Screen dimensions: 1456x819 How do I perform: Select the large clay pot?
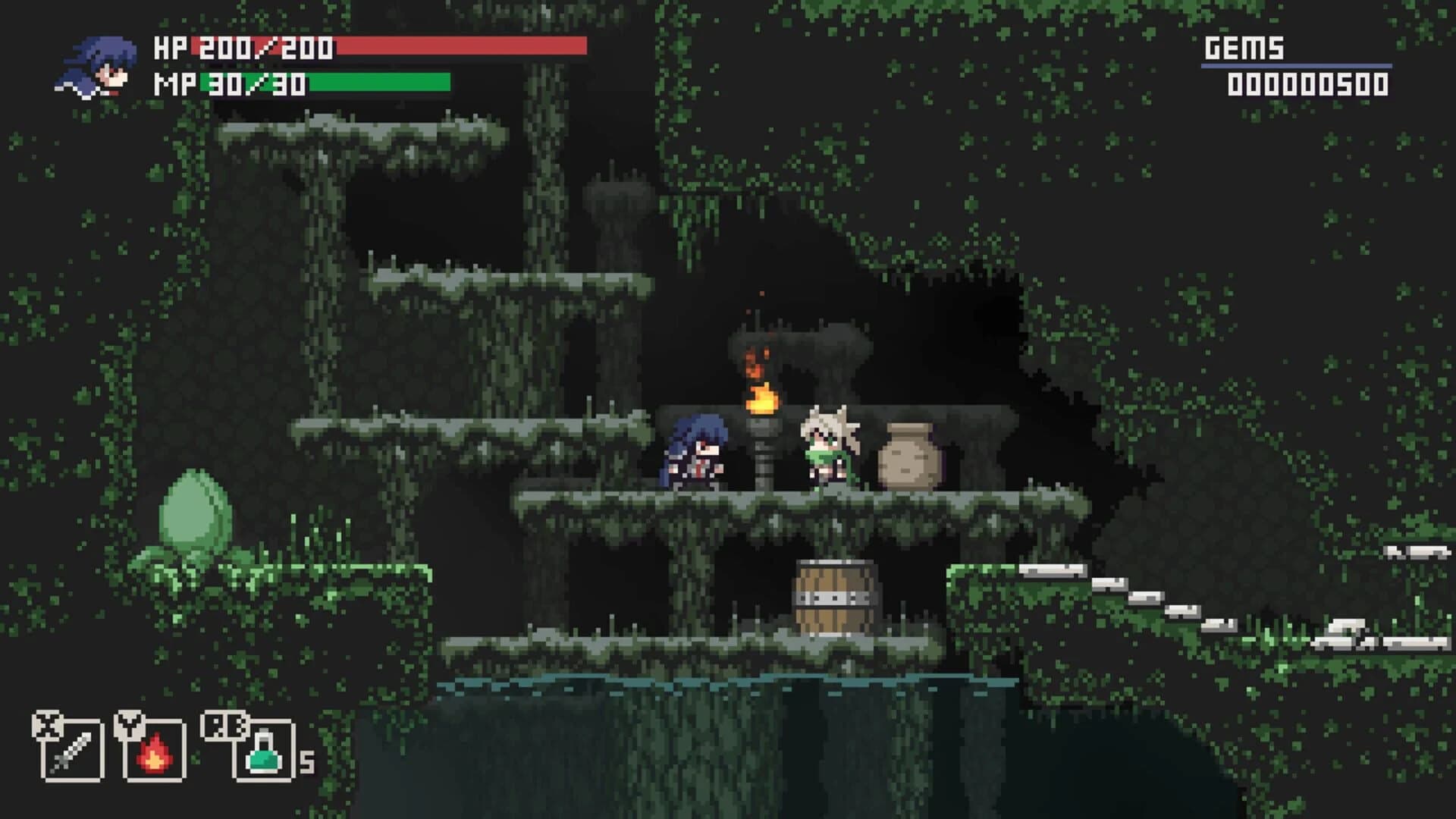point(910,455)
